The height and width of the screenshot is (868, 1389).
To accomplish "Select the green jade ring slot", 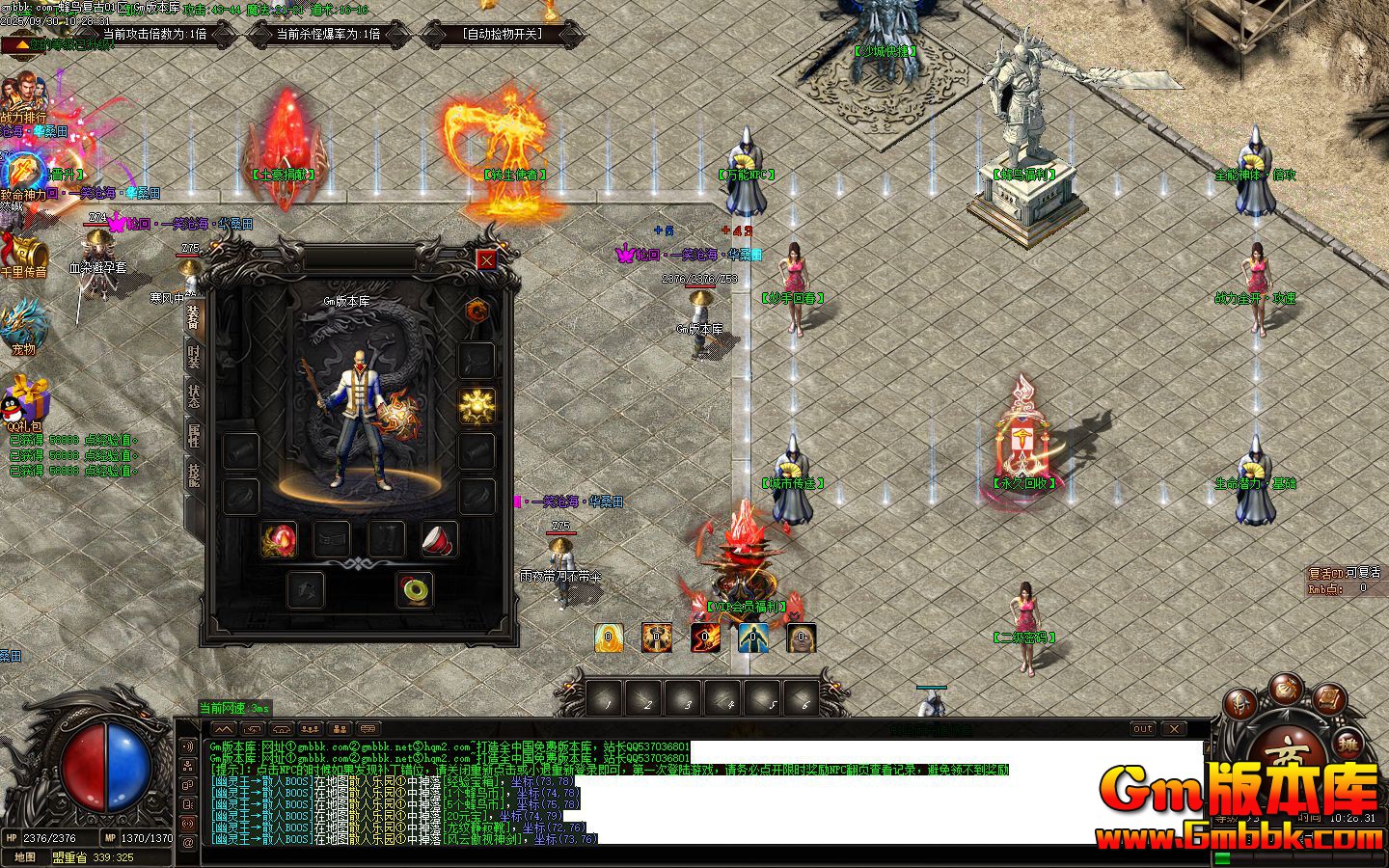I will tap(415, 588).
